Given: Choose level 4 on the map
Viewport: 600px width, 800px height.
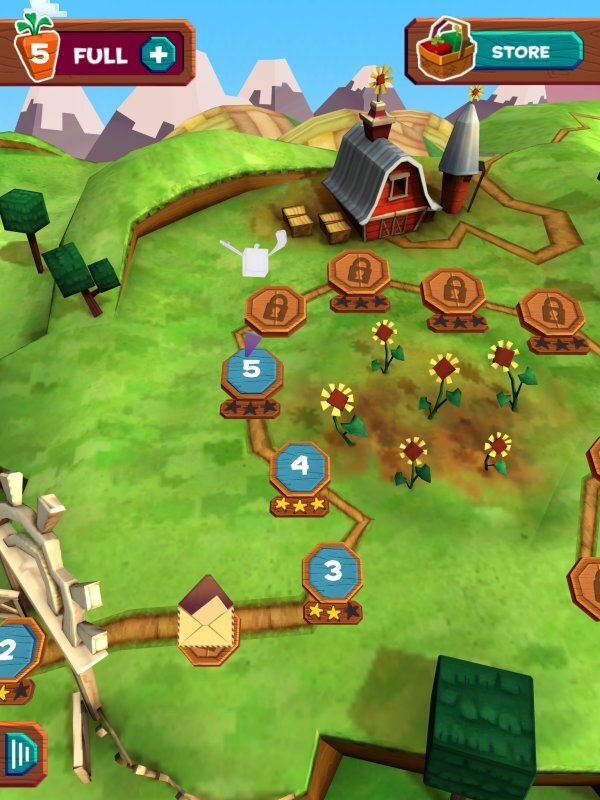Looking at the screenshot, I should 300,467.
